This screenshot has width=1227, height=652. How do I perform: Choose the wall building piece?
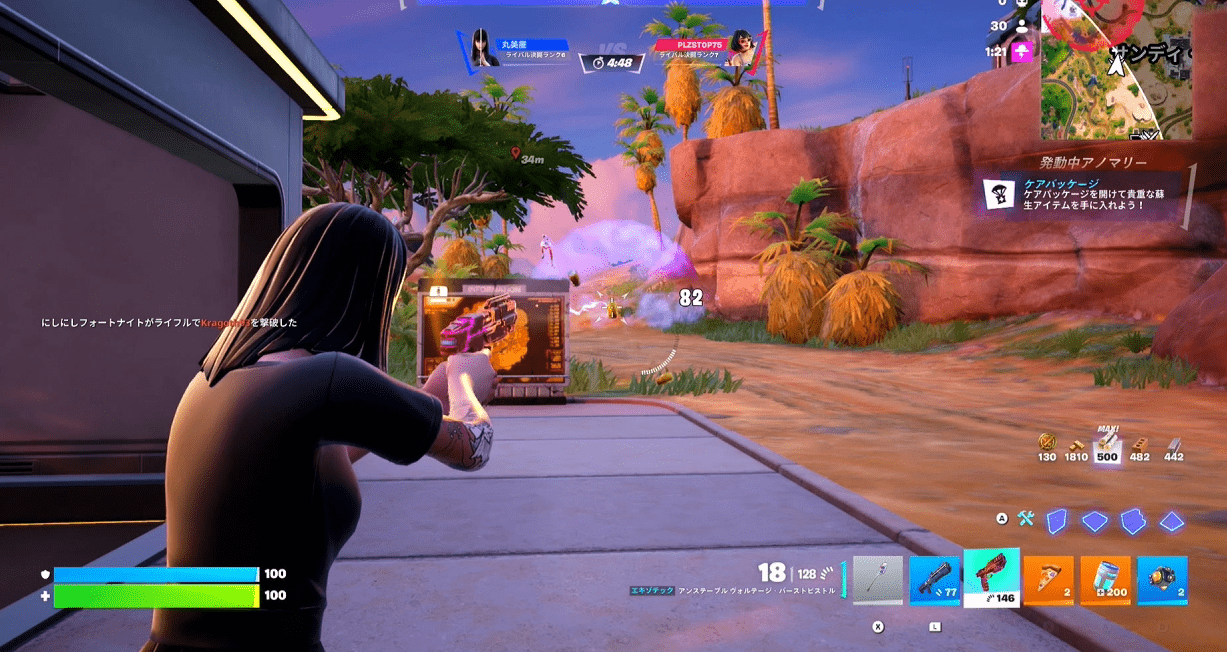pyautogui.click(x=1057, y=521)
